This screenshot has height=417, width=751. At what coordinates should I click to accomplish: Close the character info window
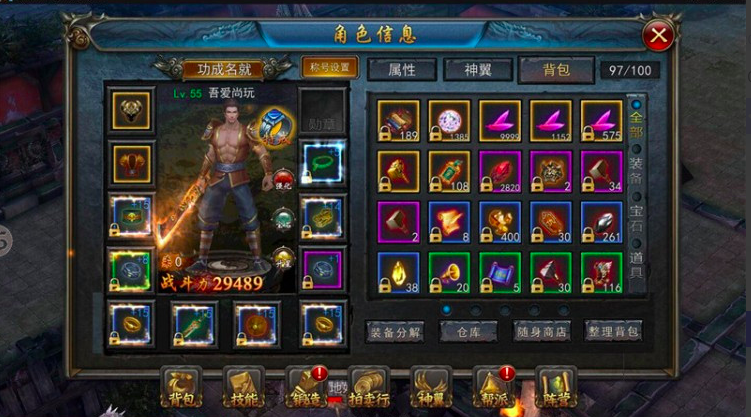658,37
